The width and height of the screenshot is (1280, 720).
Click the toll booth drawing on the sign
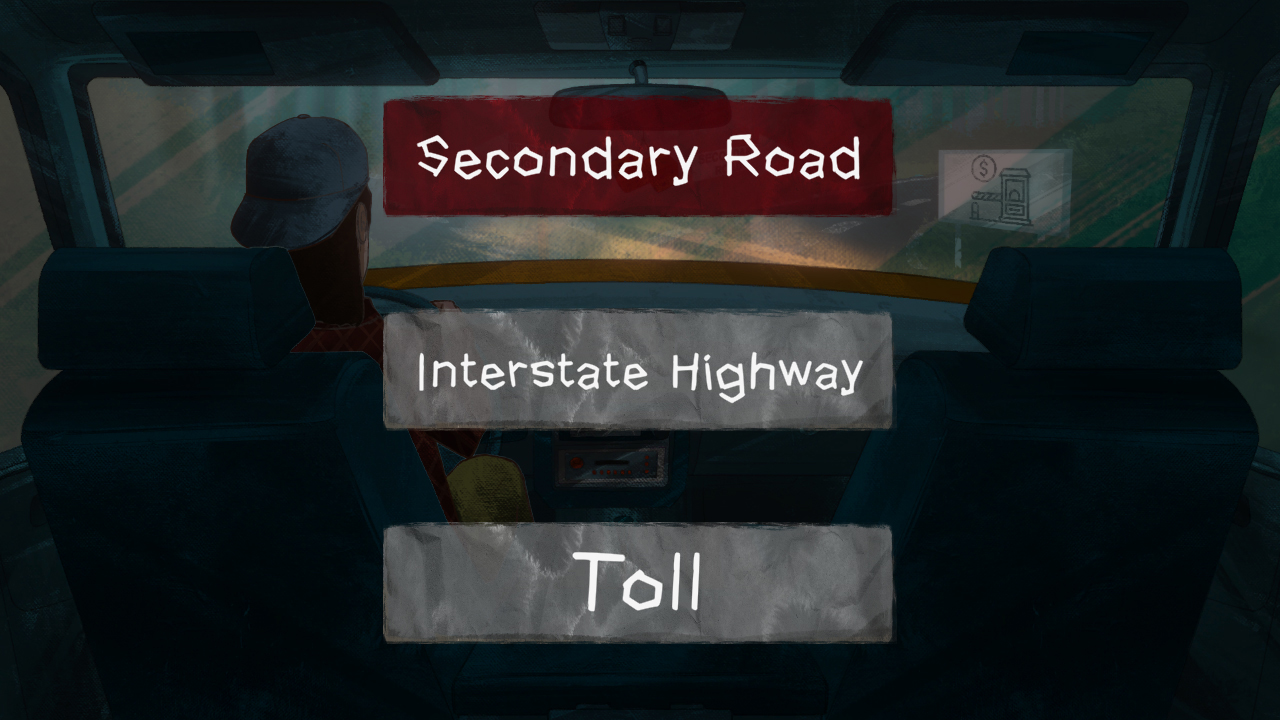tap(1015, 196)
